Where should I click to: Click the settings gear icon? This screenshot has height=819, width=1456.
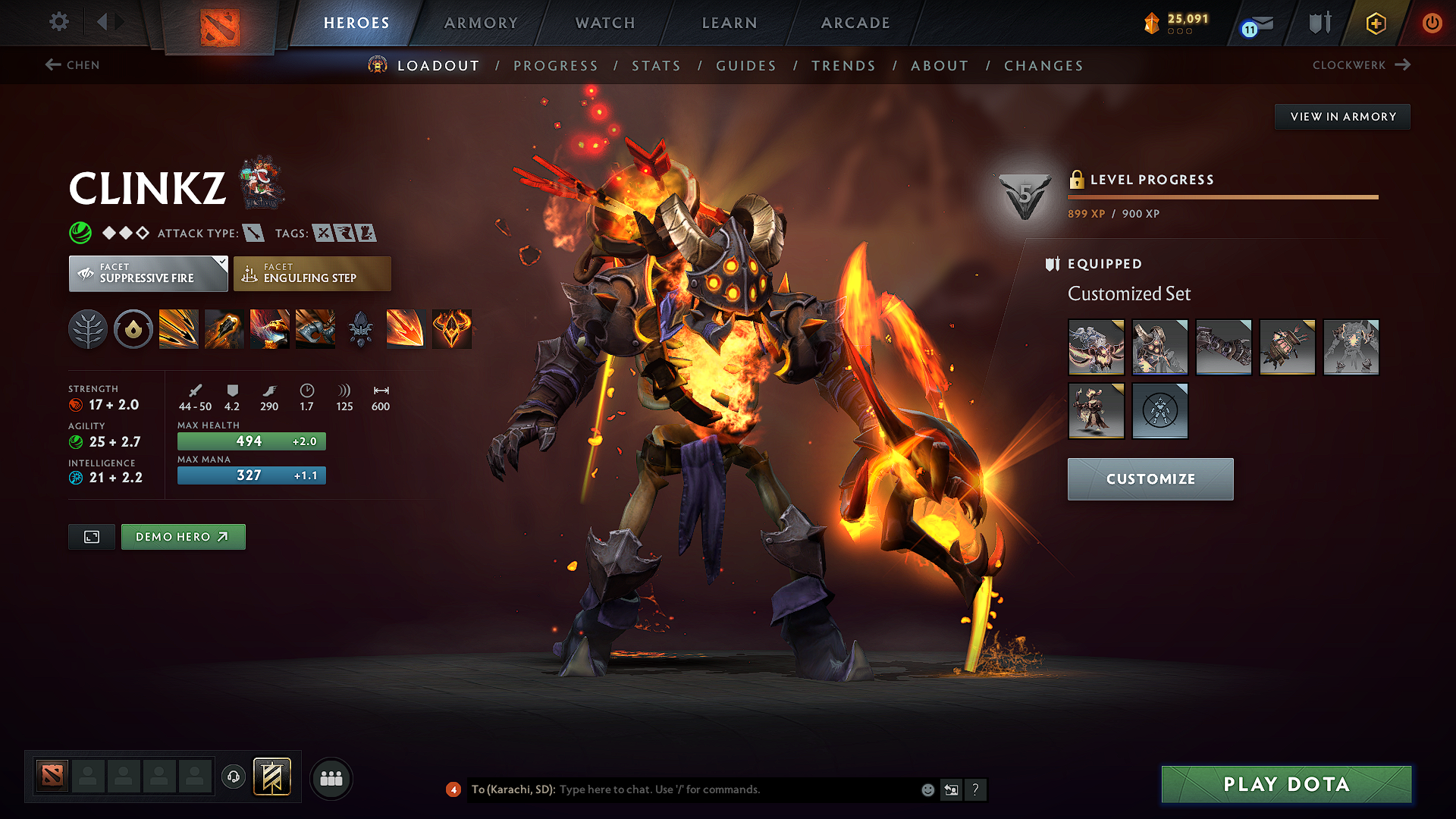(x=58, y=22)
